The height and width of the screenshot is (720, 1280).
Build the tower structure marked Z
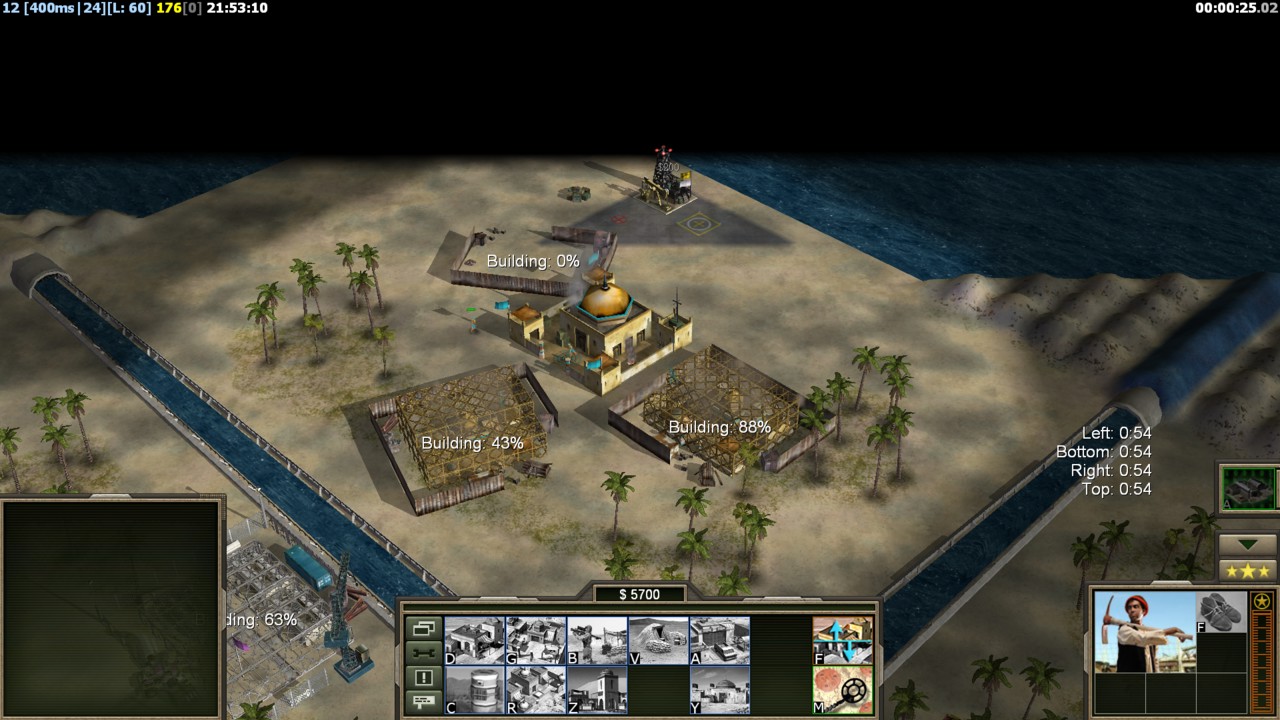[x=597, y=690]
